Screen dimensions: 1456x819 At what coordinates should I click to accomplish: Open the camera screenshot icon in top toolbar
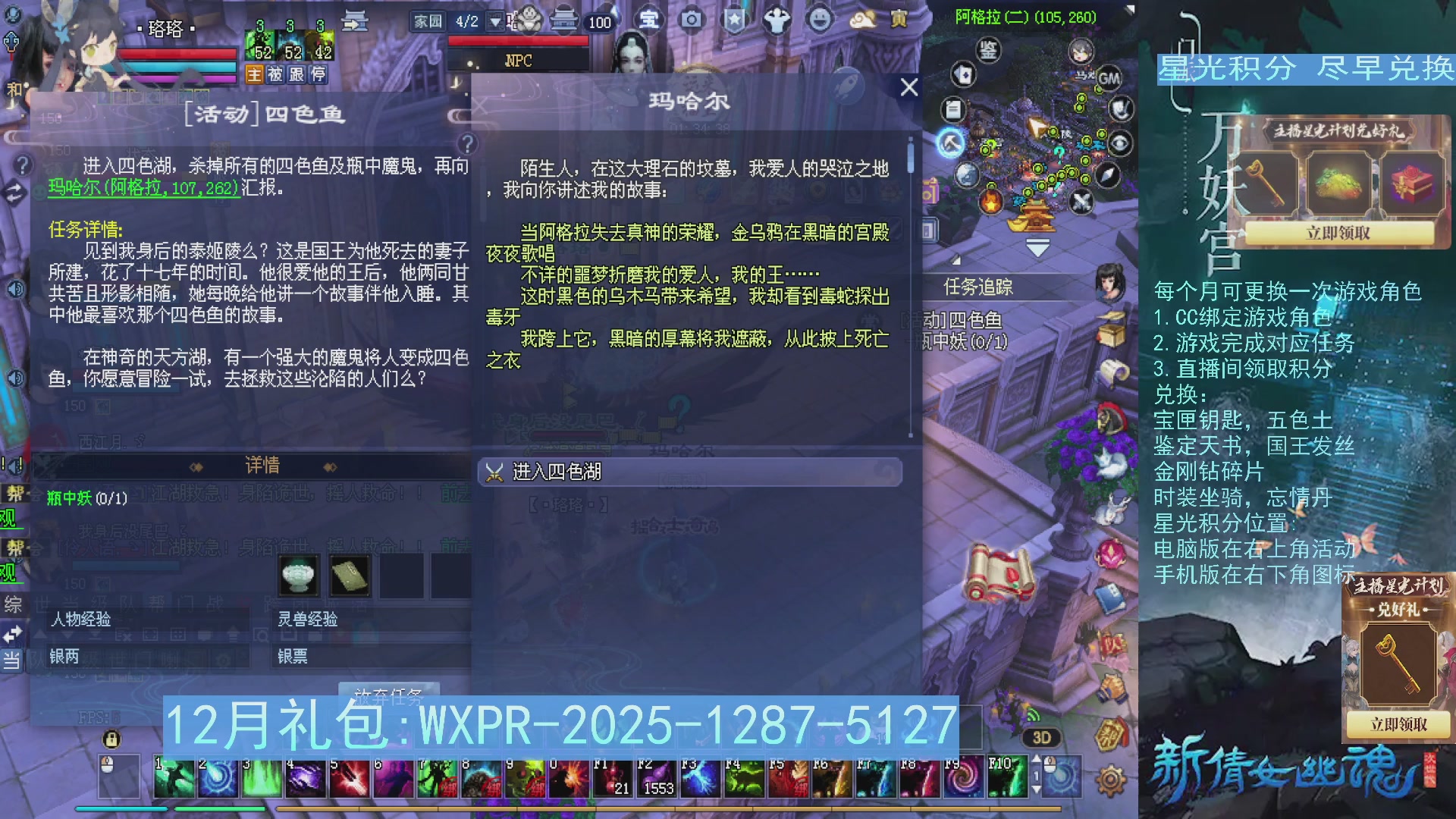pyautogui.click(x=691, y=20)
